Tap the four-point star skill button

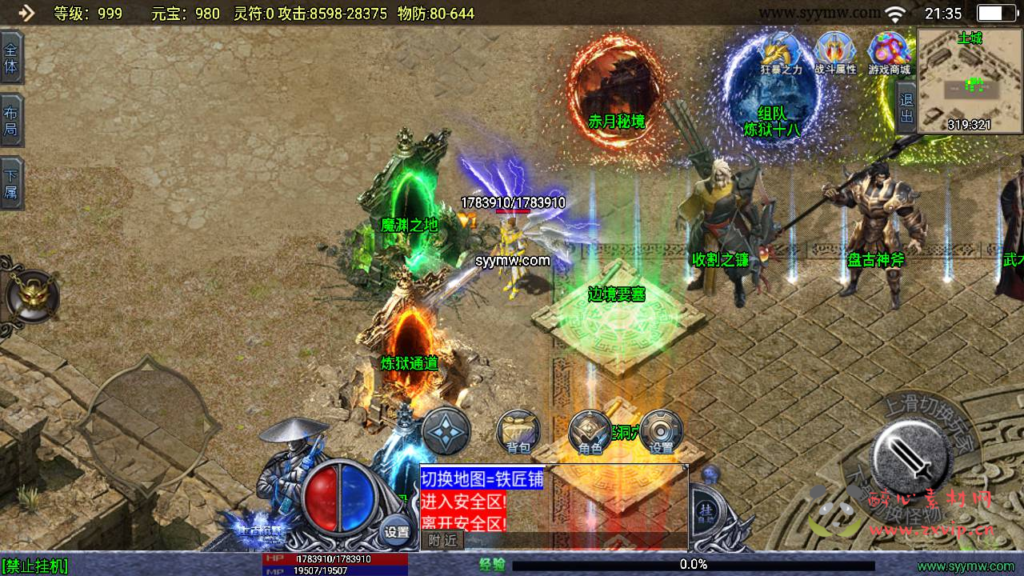(445, 431)
